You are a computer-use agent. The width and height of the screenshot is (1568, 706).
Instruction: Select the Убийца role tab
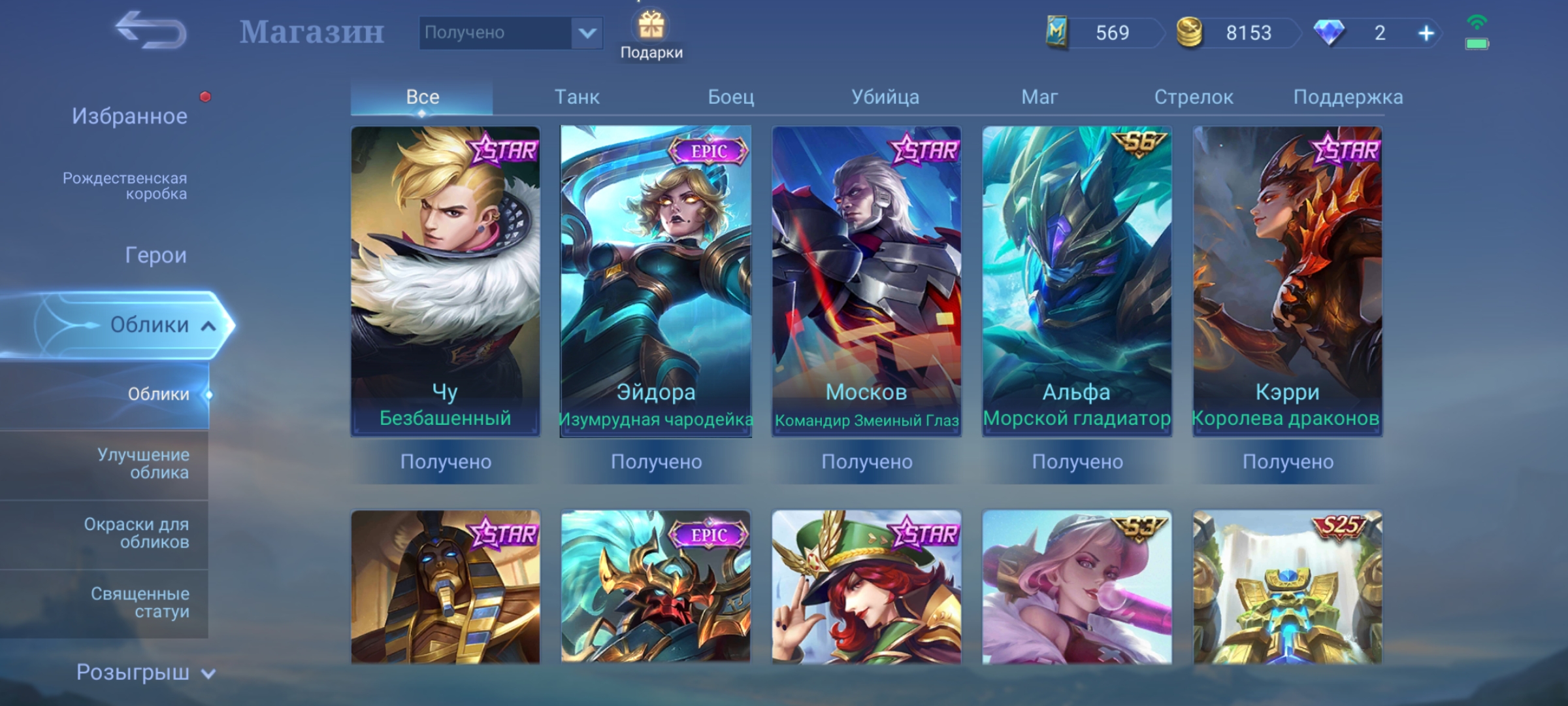(885, 97)
